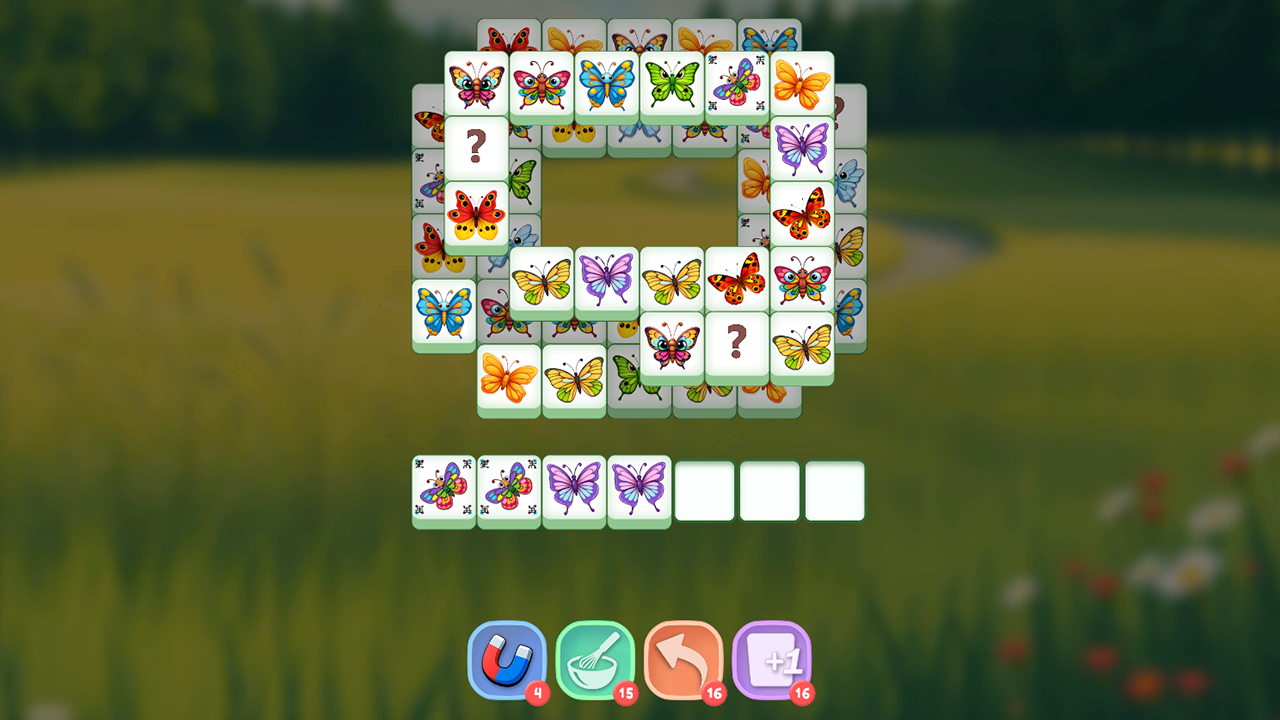This screenshot has height=720, width=1280.
Task: Tap the question-mark tile near the board center
Action: pyautogui.click(x=737, y=345)
